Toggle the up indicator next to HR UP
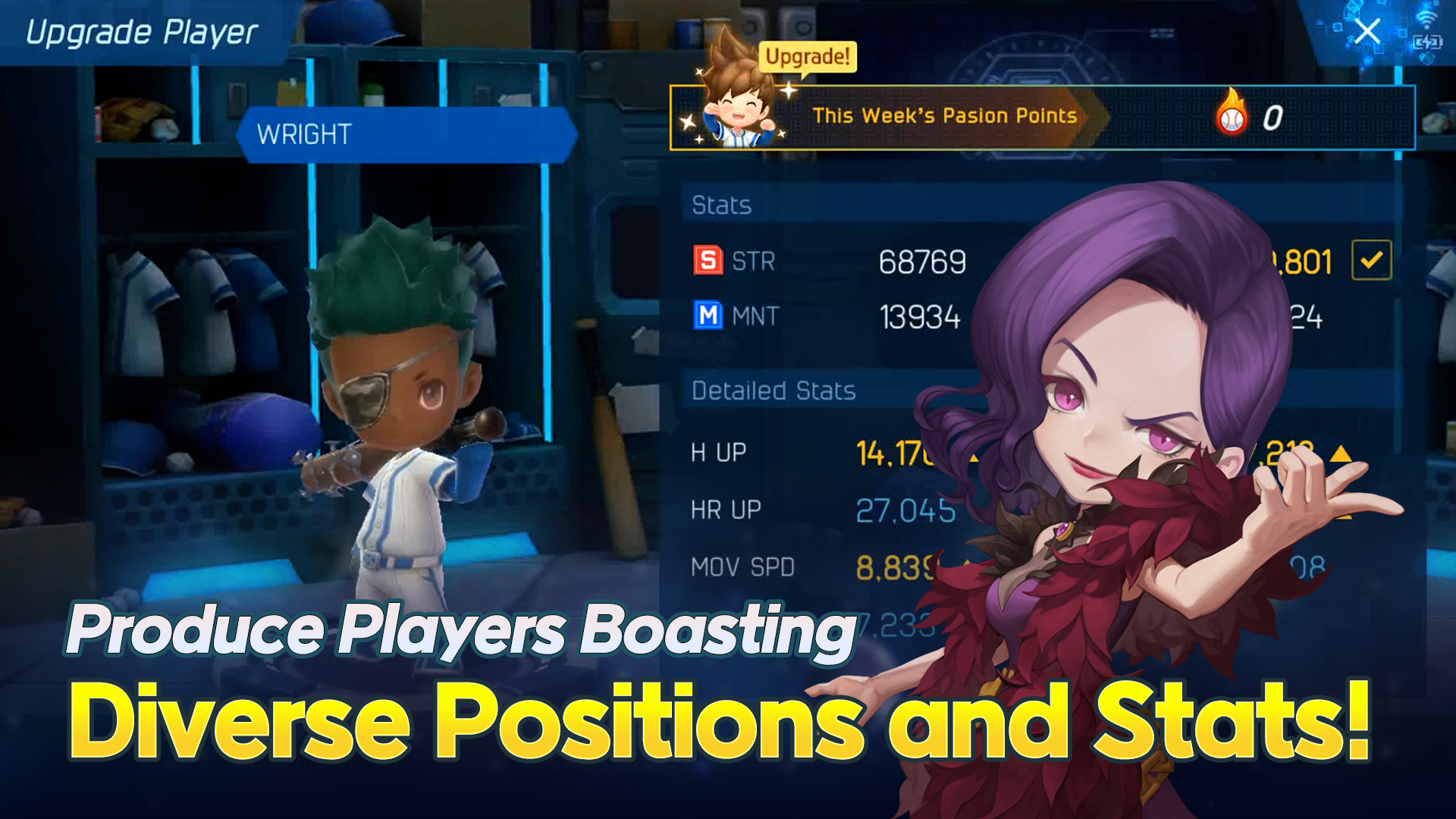 (x=1345, y=519)
